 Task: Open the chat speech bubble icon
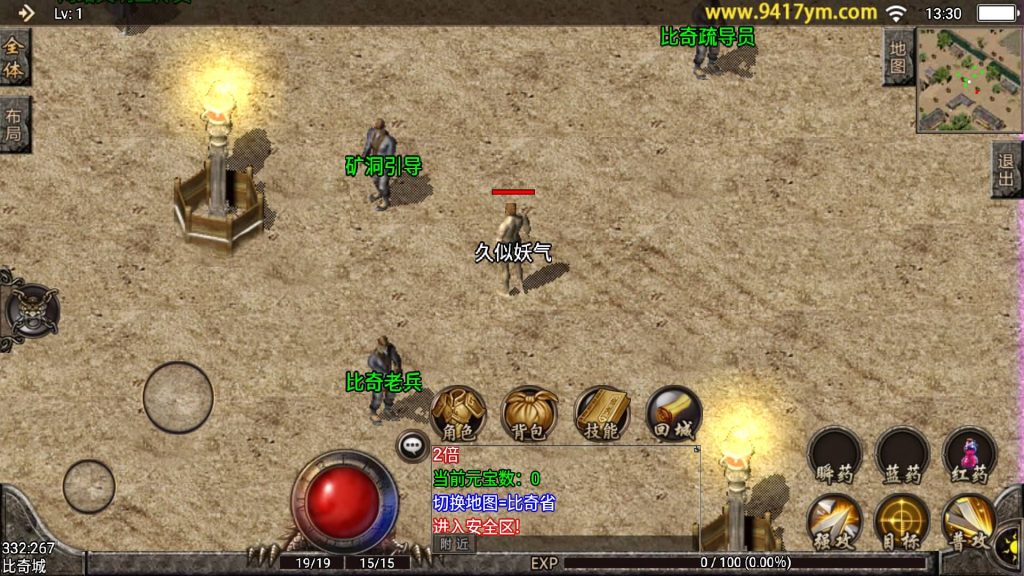pyautogui.click(x=412, y=446)
